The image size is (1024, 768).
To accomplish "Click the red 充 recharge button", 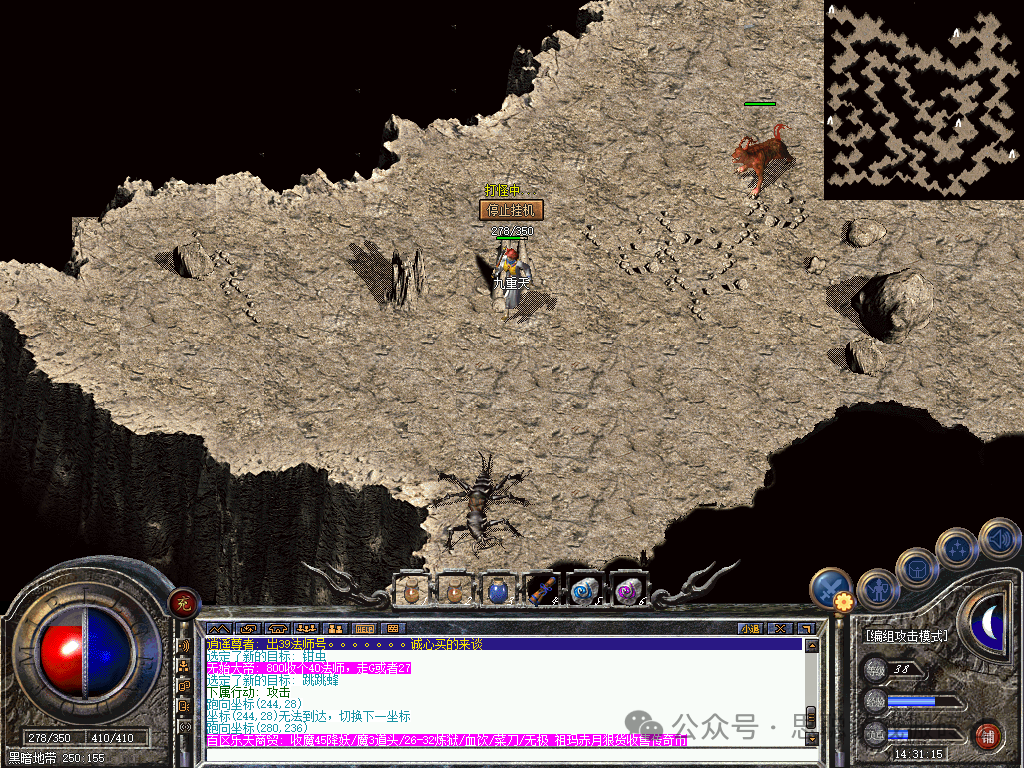I will 184,602.
